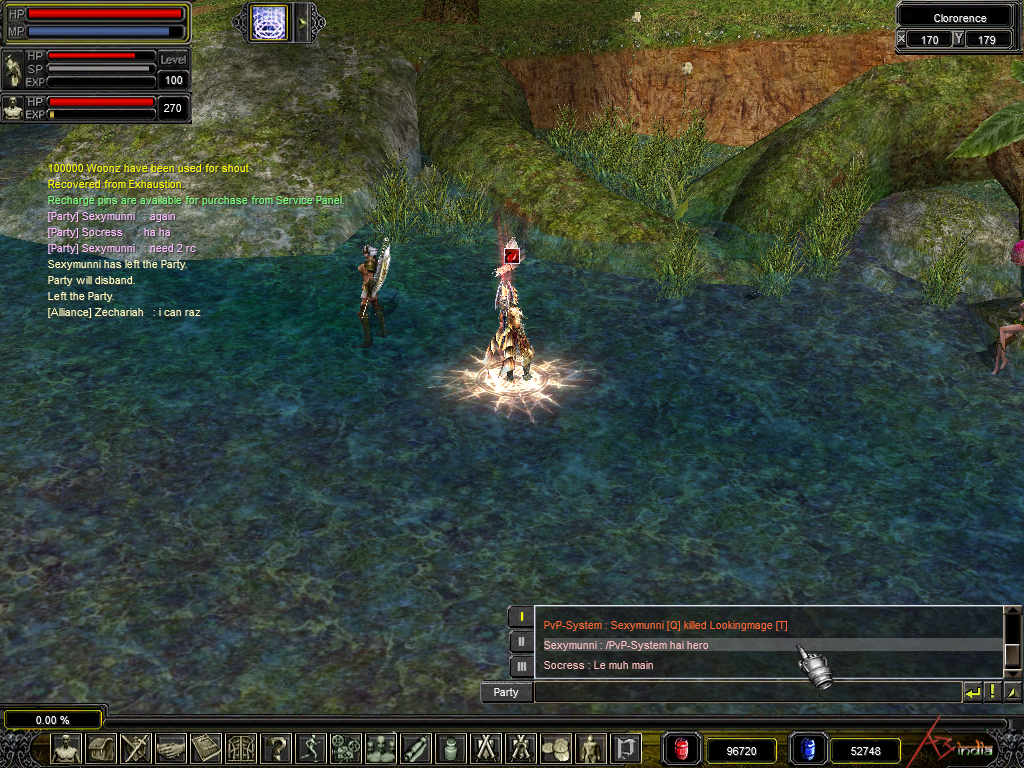Image resolution: width=1024 pixels, height=768 pixels.
Task: Select the jar item icon in toolbar
Action: coord(451,747)
